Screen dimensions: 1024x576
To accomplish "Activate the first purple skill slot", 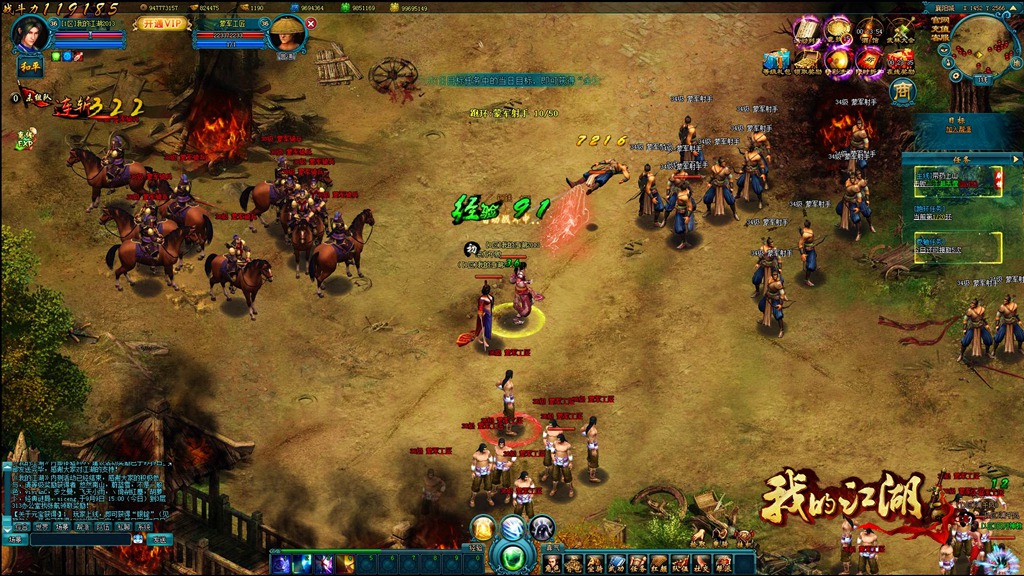I will 279,564.
